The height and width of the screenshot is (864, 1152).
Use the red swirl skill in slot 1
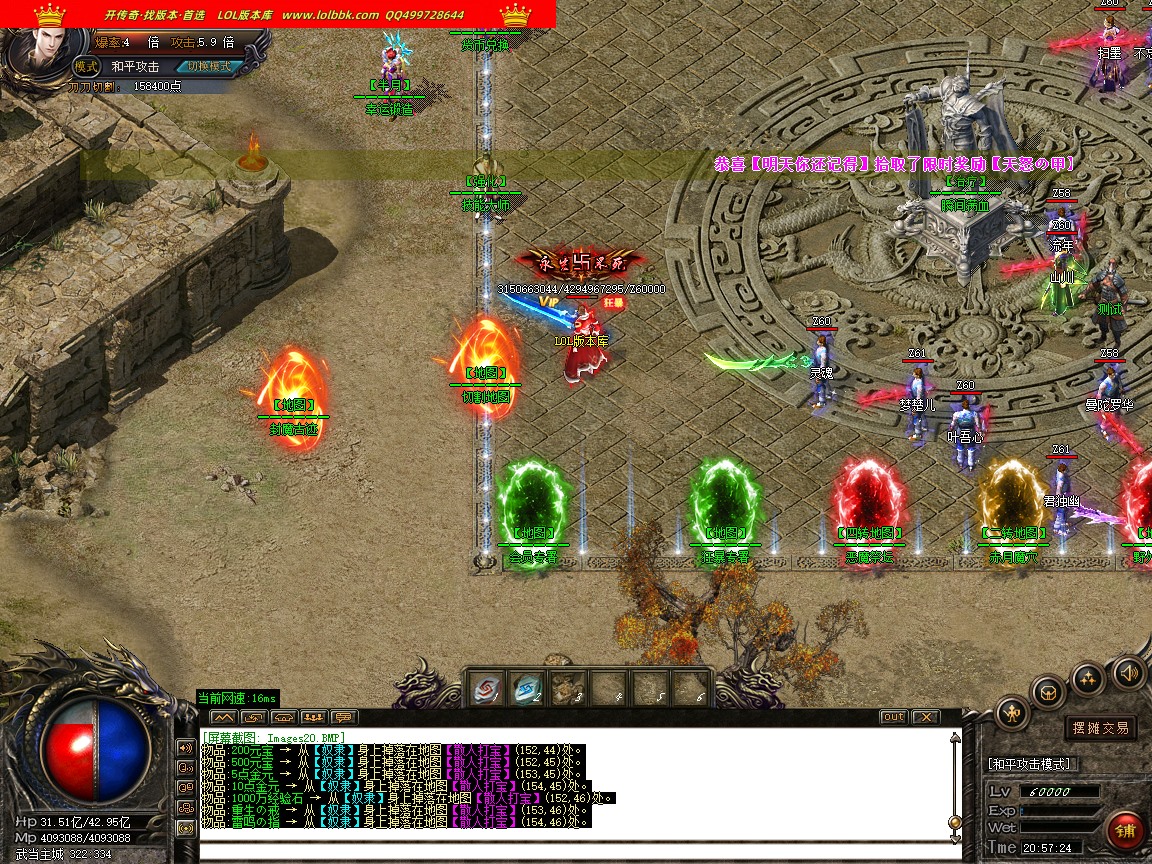[487, 689]
